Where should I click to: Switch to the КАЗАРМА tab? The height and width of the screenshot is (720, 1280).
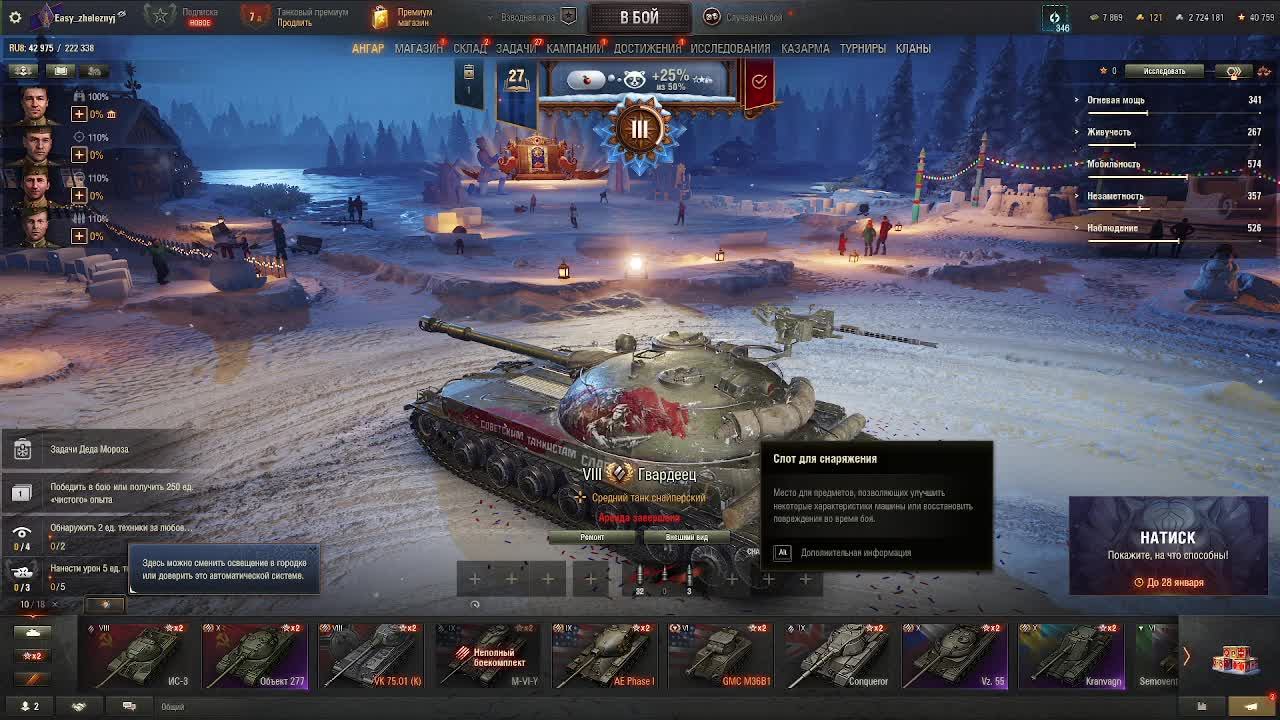tap(805, 48)
